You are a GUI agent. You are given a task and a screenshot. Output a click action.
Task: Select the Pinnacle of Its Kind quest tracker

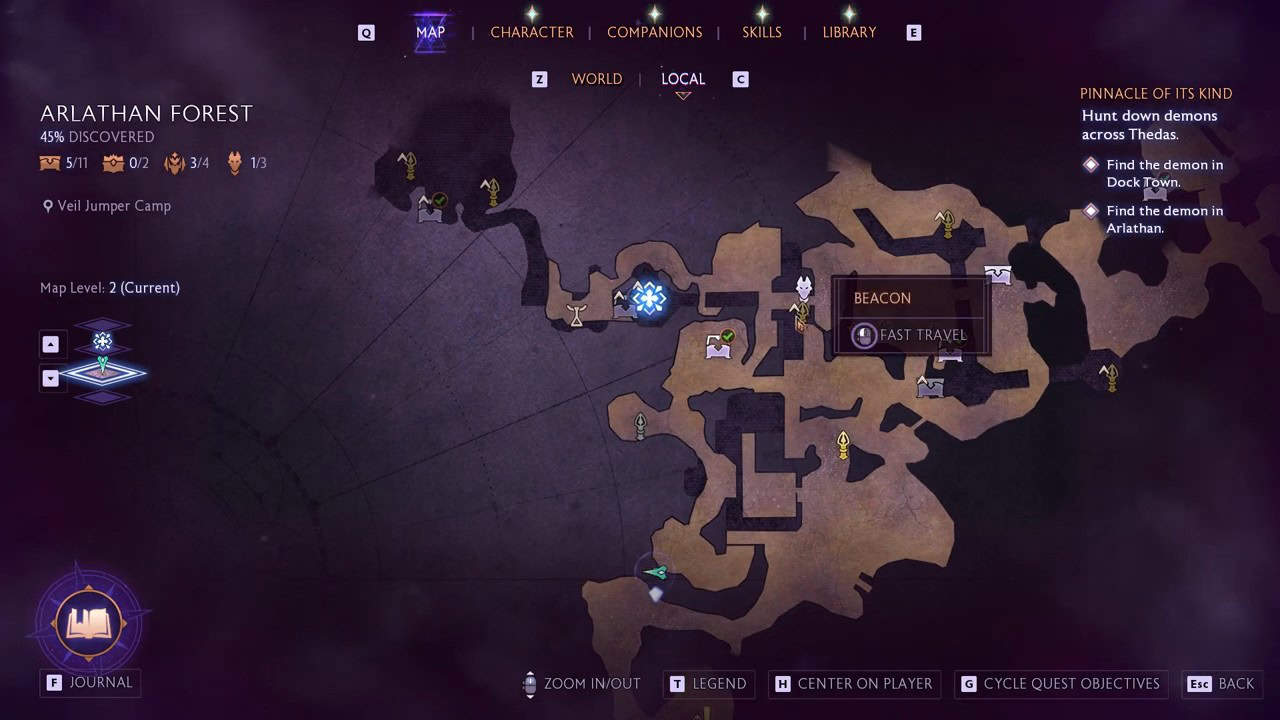coord(1155,94)
